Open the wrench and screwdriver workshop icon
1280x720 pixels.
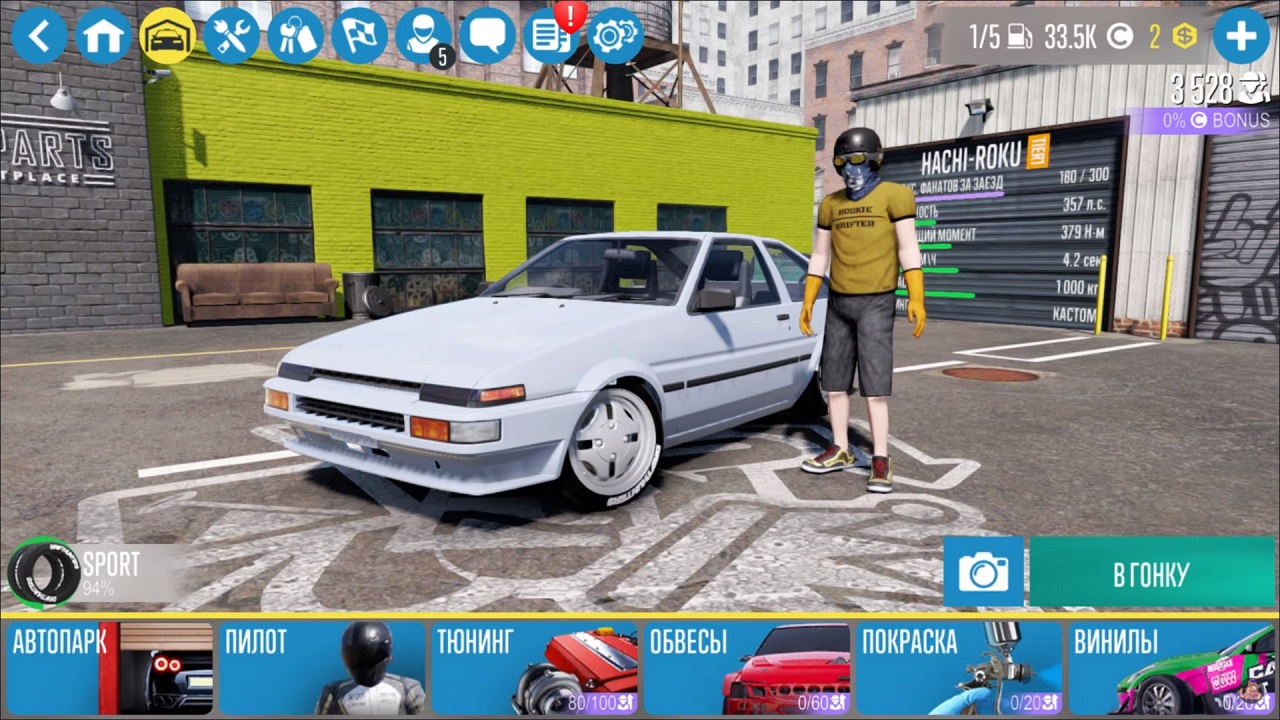pyautogui.click(x=232, y=37)
